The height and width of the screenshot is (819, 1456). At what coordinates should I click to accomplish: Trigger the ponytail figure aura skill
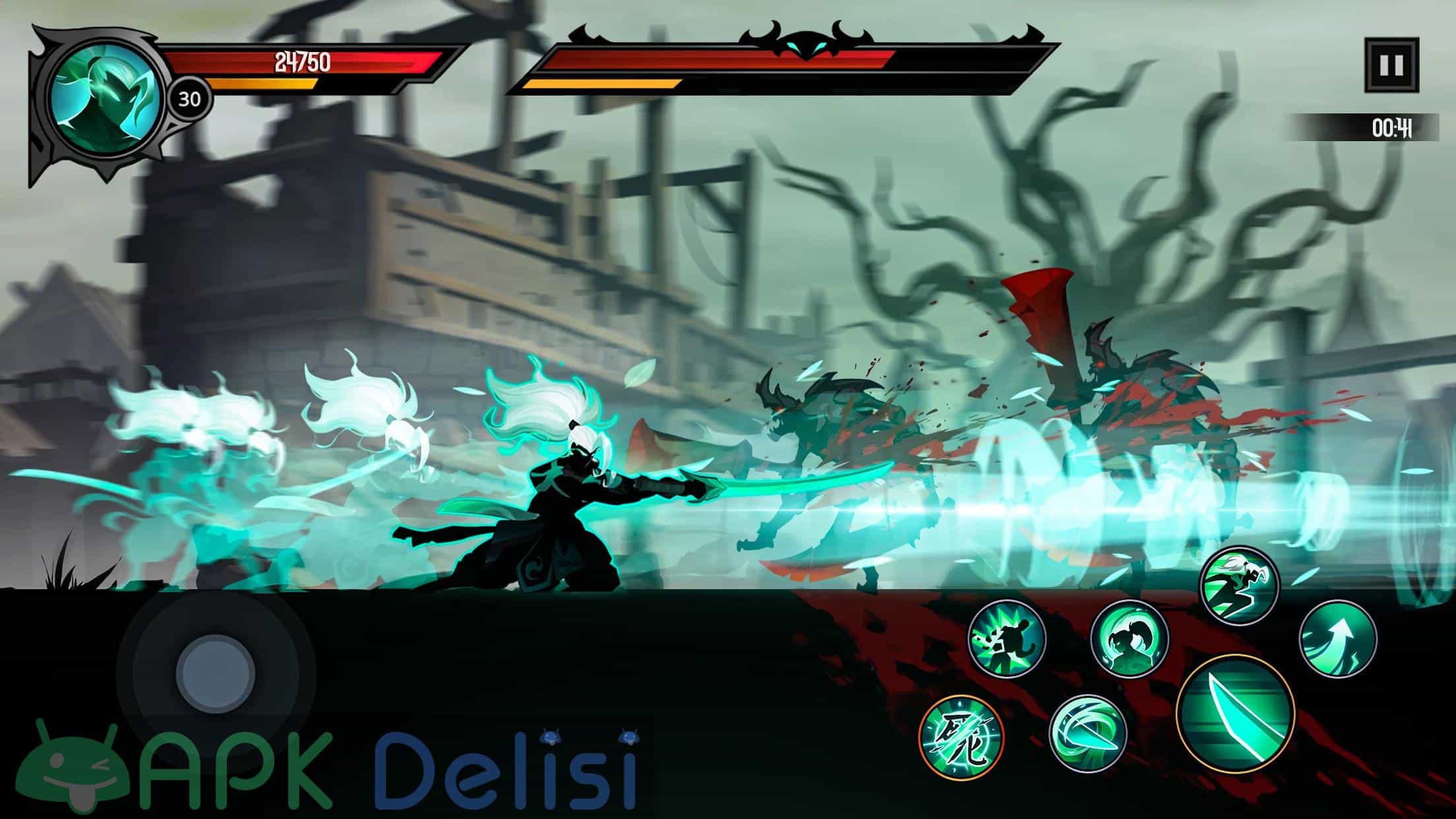tap(1129, 638)
